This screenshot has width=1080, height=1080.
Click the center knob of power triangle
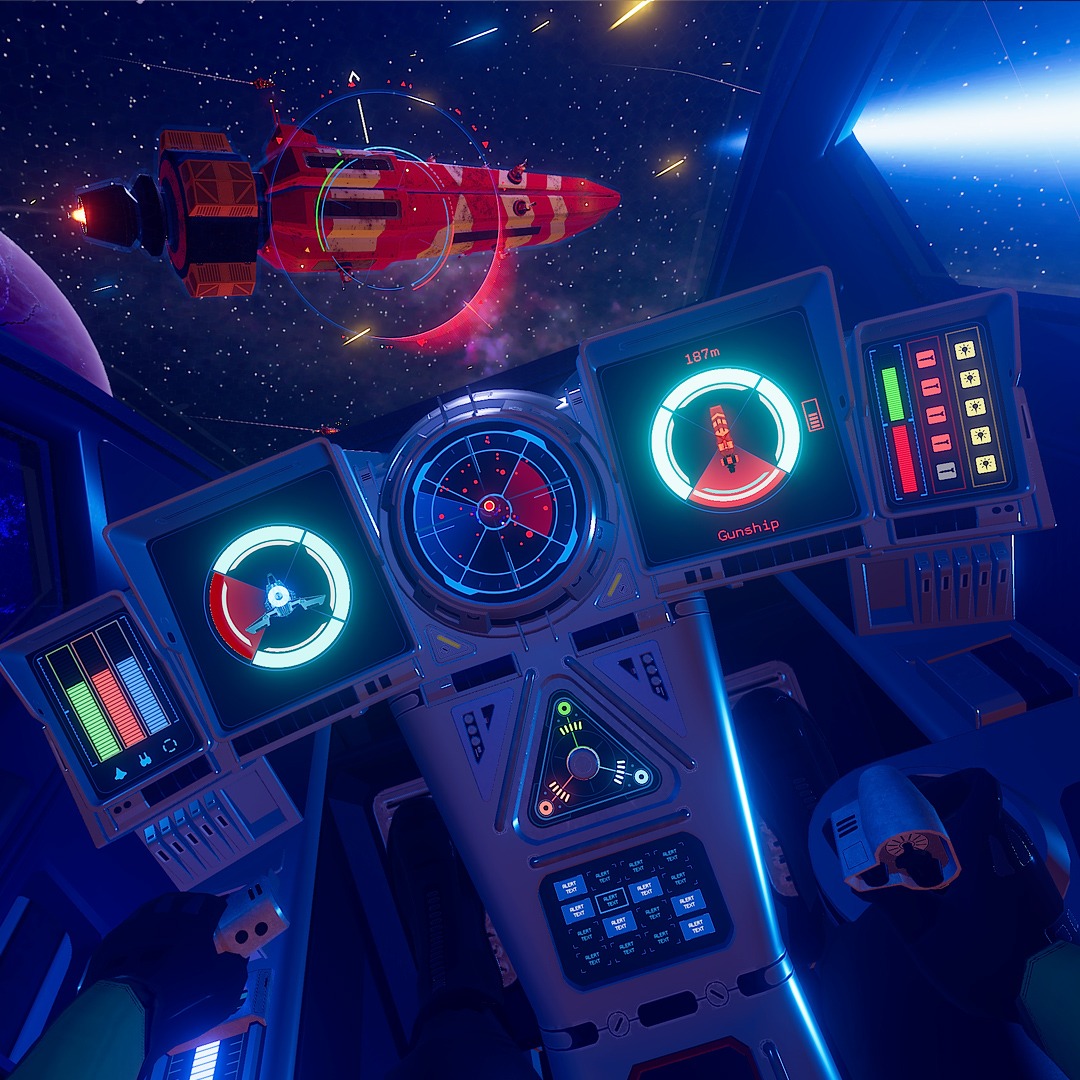click(x=583, y=764)
